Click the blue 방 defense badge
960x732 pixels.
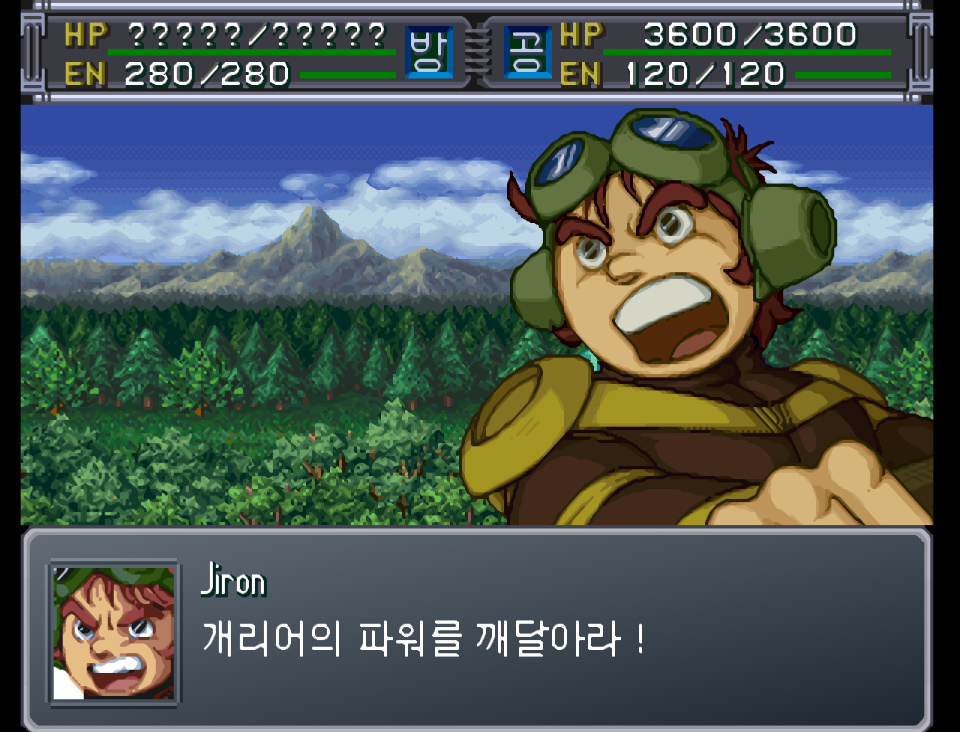428,53
